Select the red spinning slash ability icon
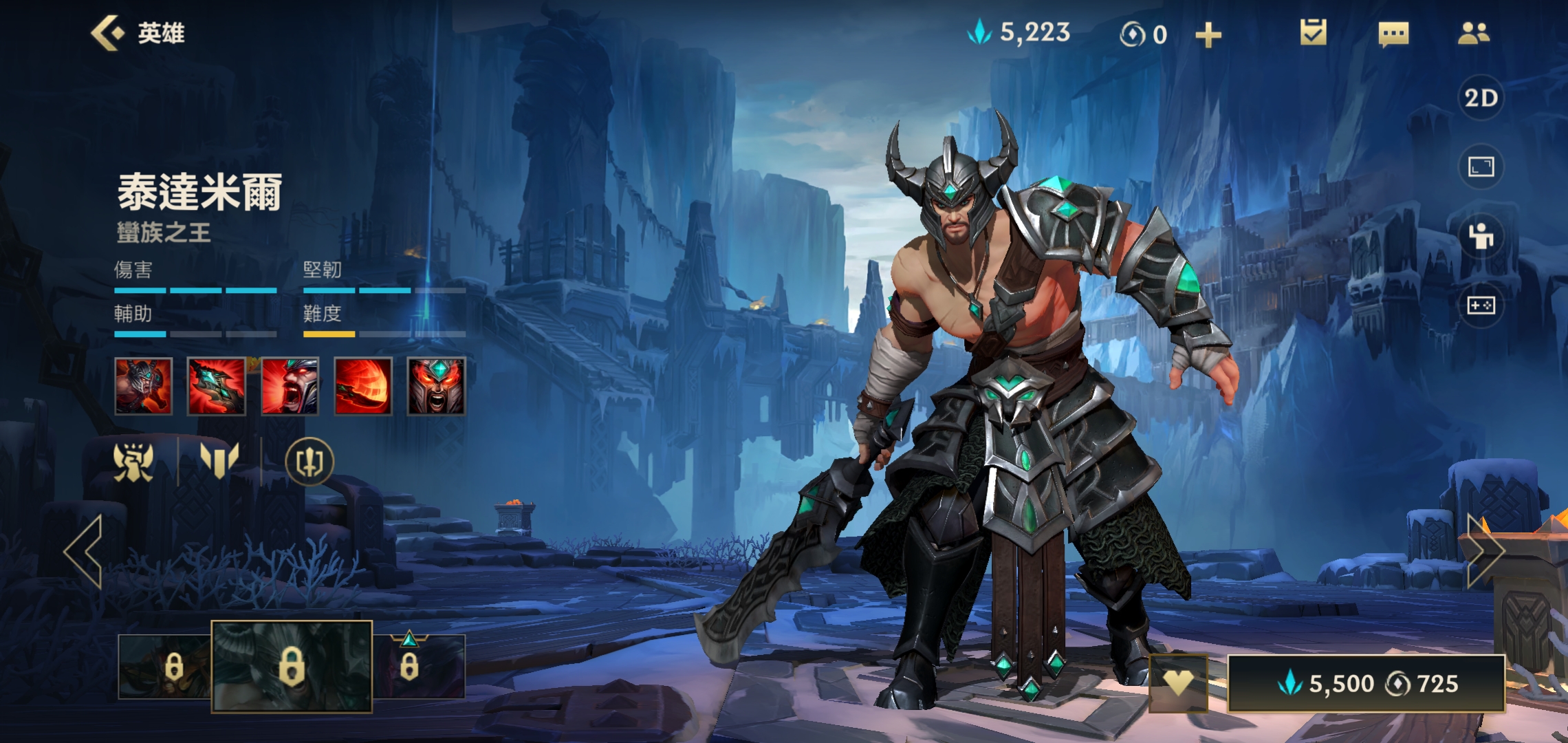Image resolution: width=1568 pixels, height=743 pixels. [x=363, y=386]
